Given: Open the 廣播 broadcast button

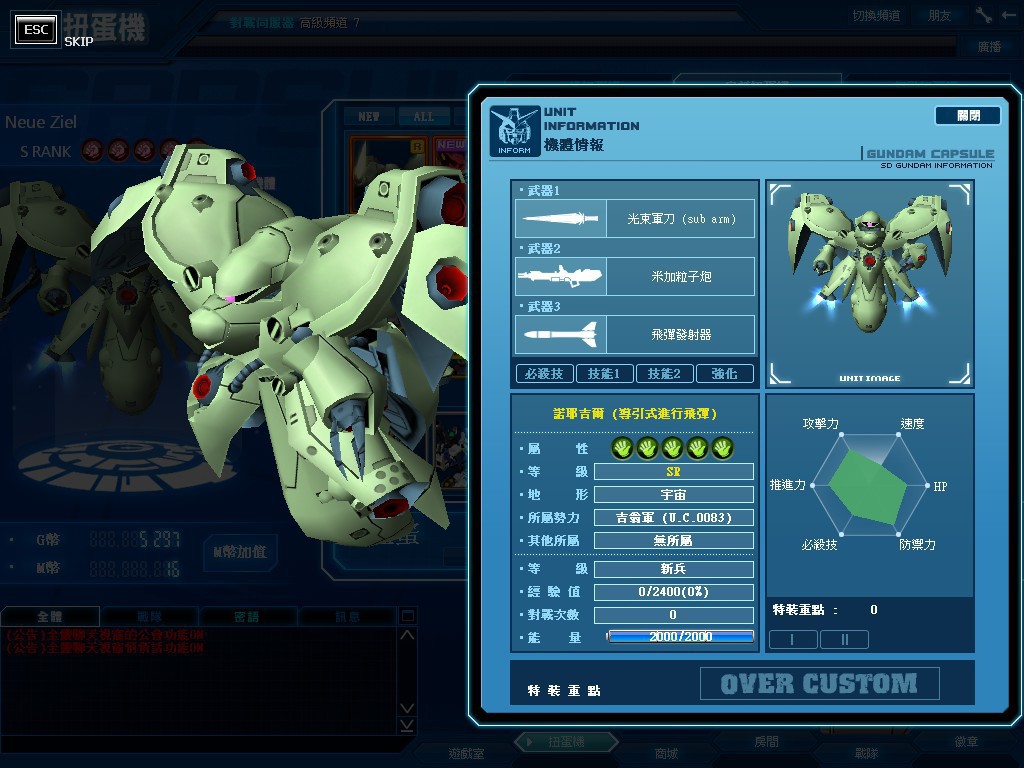Looking at the screenshot, I should point(989,47).
